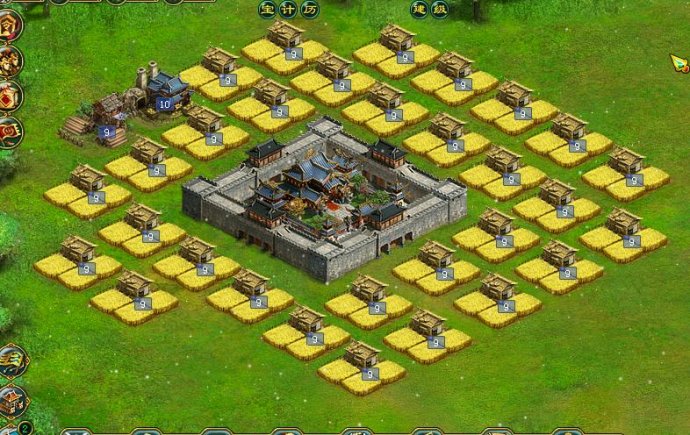Click the 宝 round button
Image resolution: width=690 pixels, height=435 pixels.
(267, 9)
